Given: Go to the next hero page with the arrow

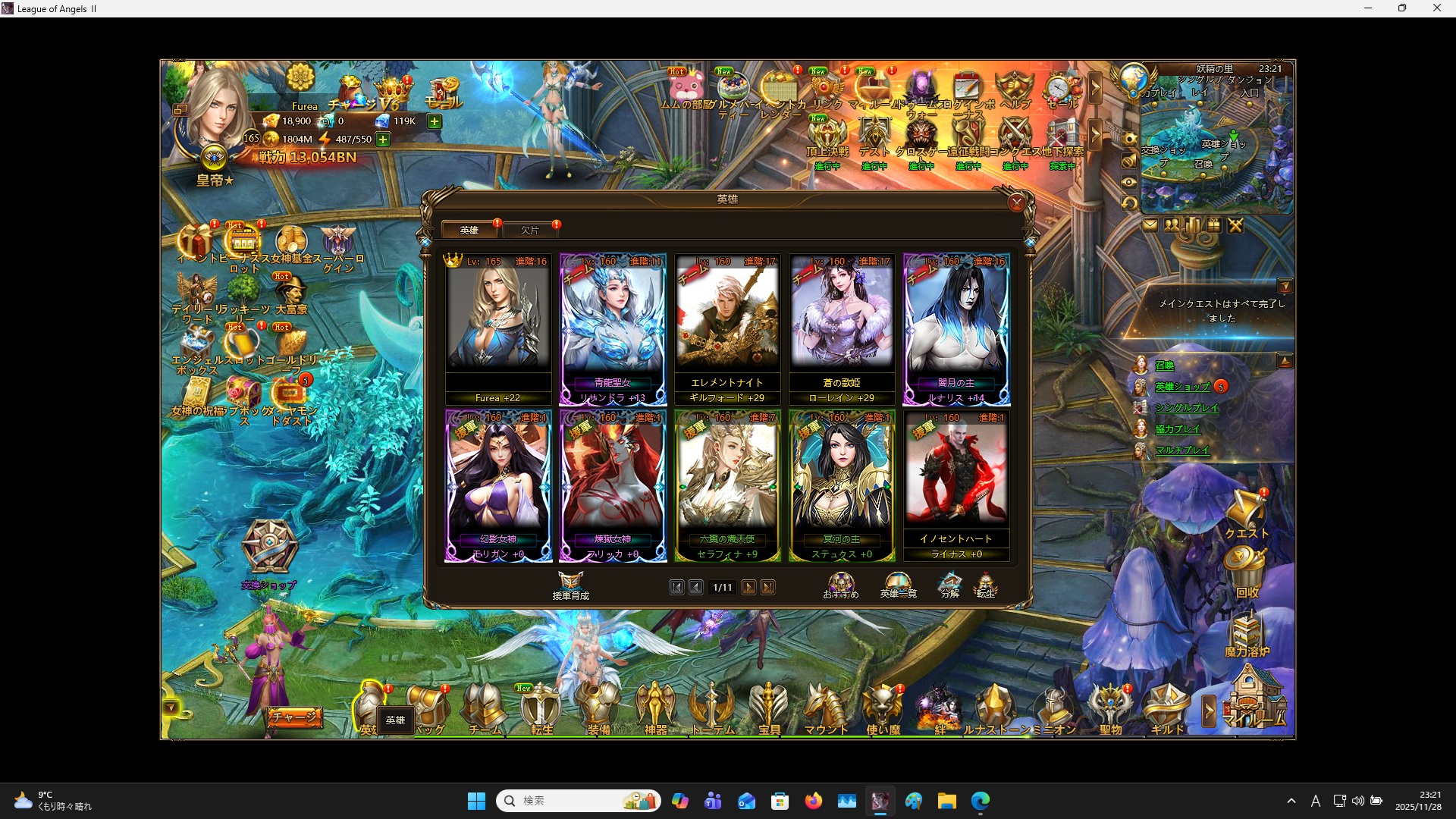Looking at the screenshot, I should (749, 587).
